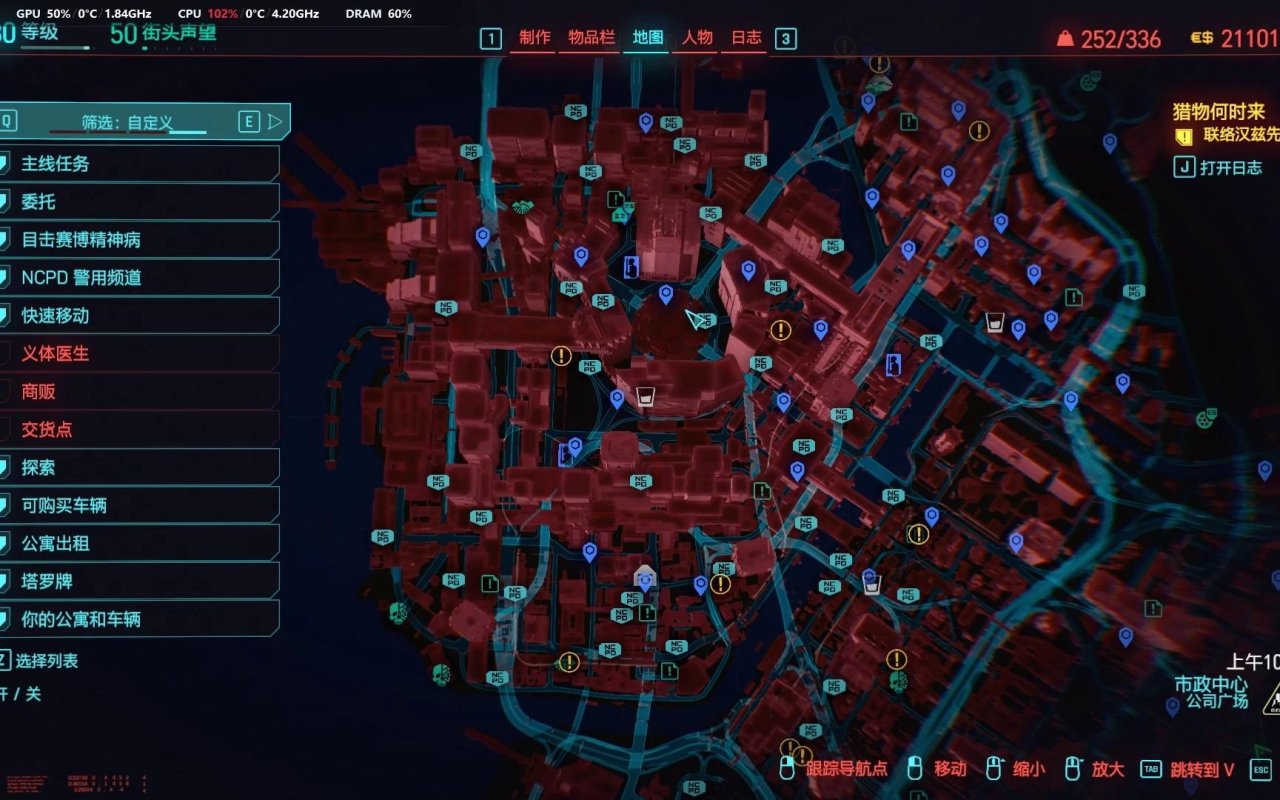The image size is (1280, 800).
Task: Toggle the 探索 exploration filter
Action: click(140, 468)
